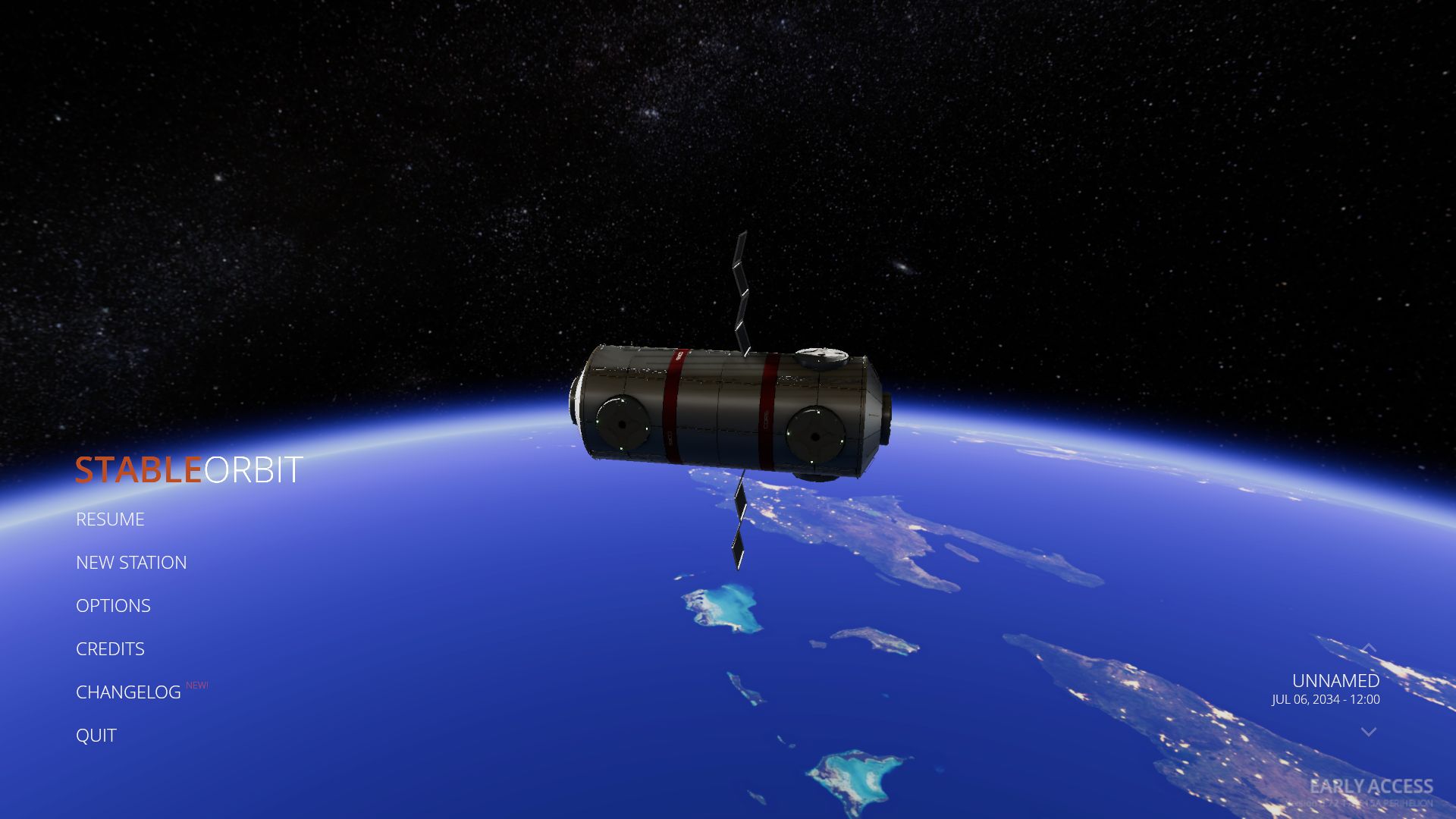Image resolution: width=1456 pixels, height=819 pixels.
Task: Open the Options menu
Action: pyautogui.click(x=113, y=606)
